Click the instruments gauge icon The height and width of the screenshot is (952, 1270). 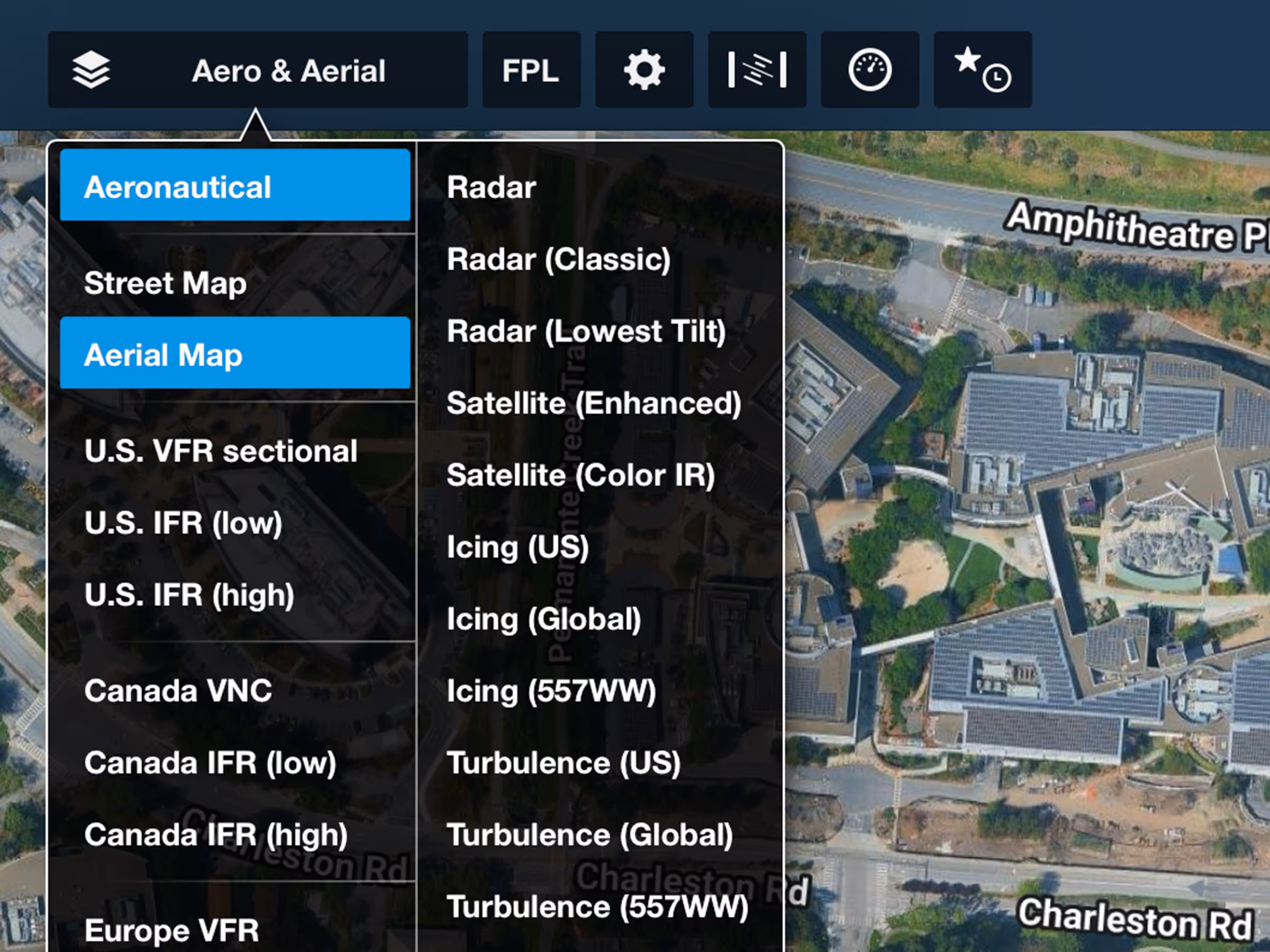[x=869, y=69]
